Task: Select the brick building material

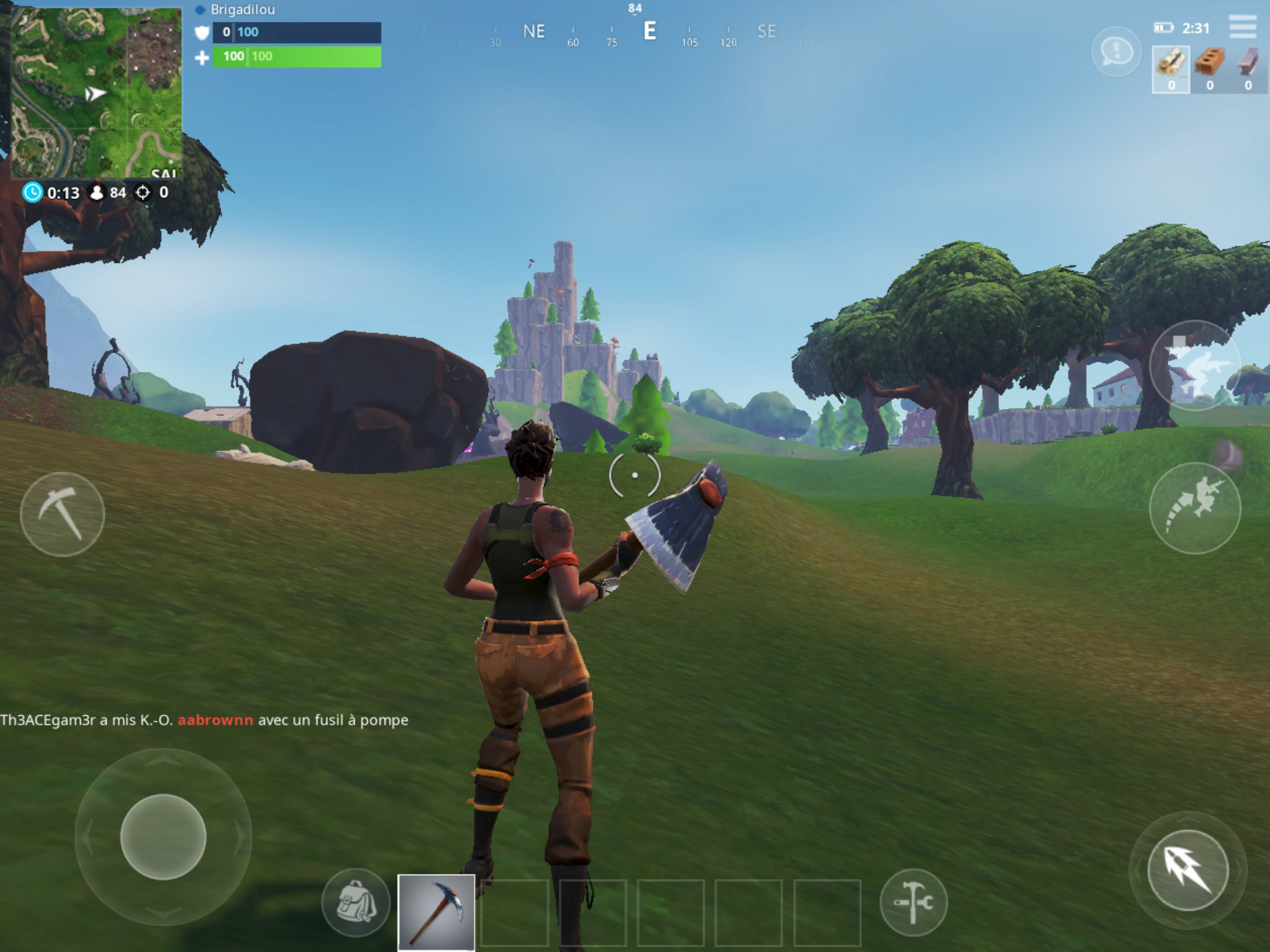Action: [x=1209, y=69]
